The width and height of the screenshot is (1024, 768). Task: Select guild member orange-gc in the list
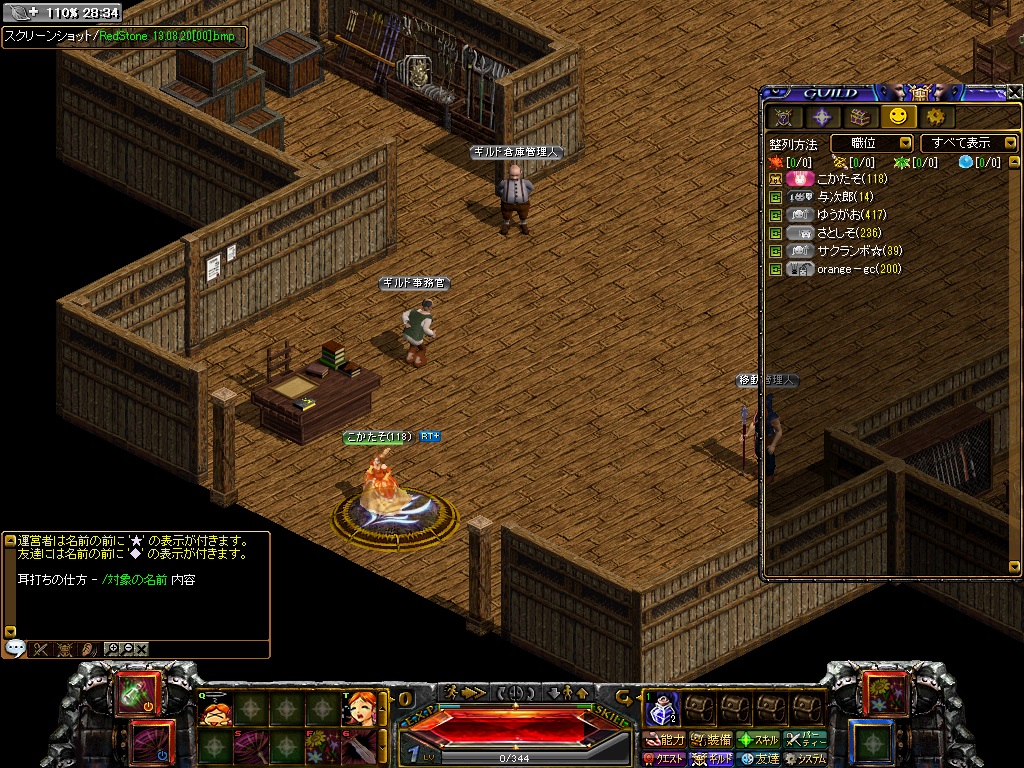[x=858, y=269]
